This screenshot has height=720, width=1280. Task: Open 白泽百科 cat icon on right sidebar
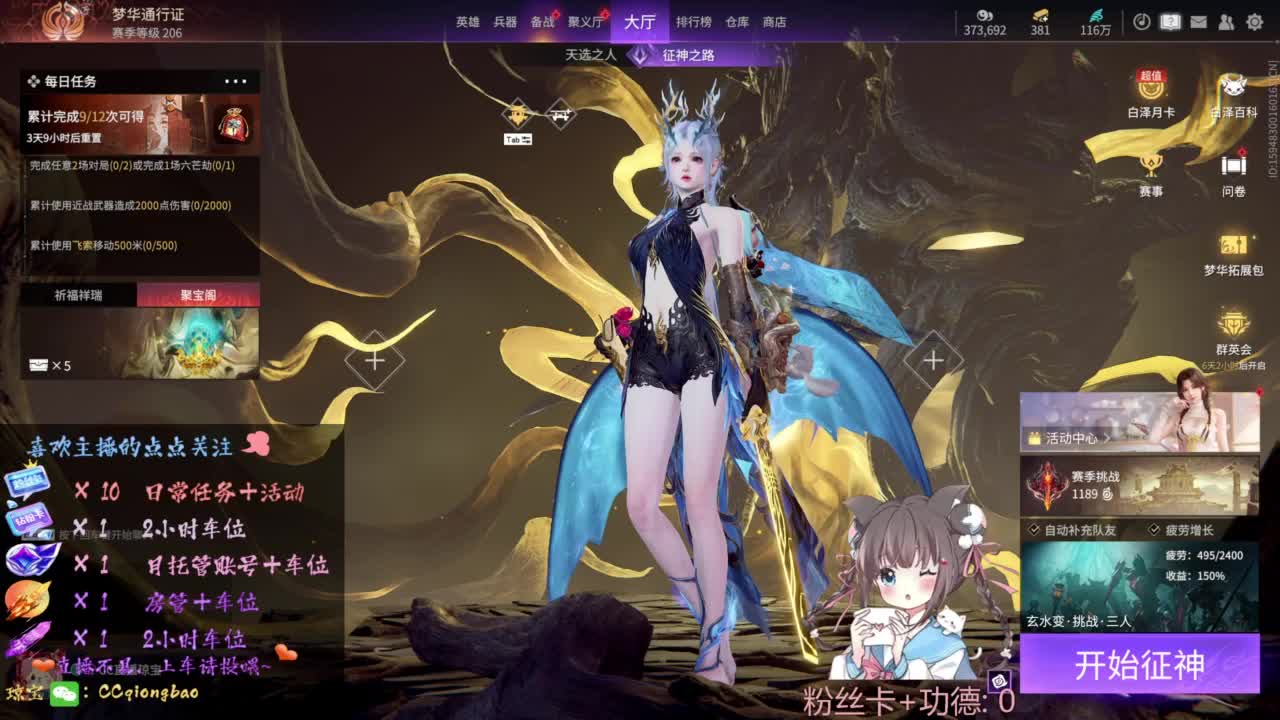pos(1235,90)
